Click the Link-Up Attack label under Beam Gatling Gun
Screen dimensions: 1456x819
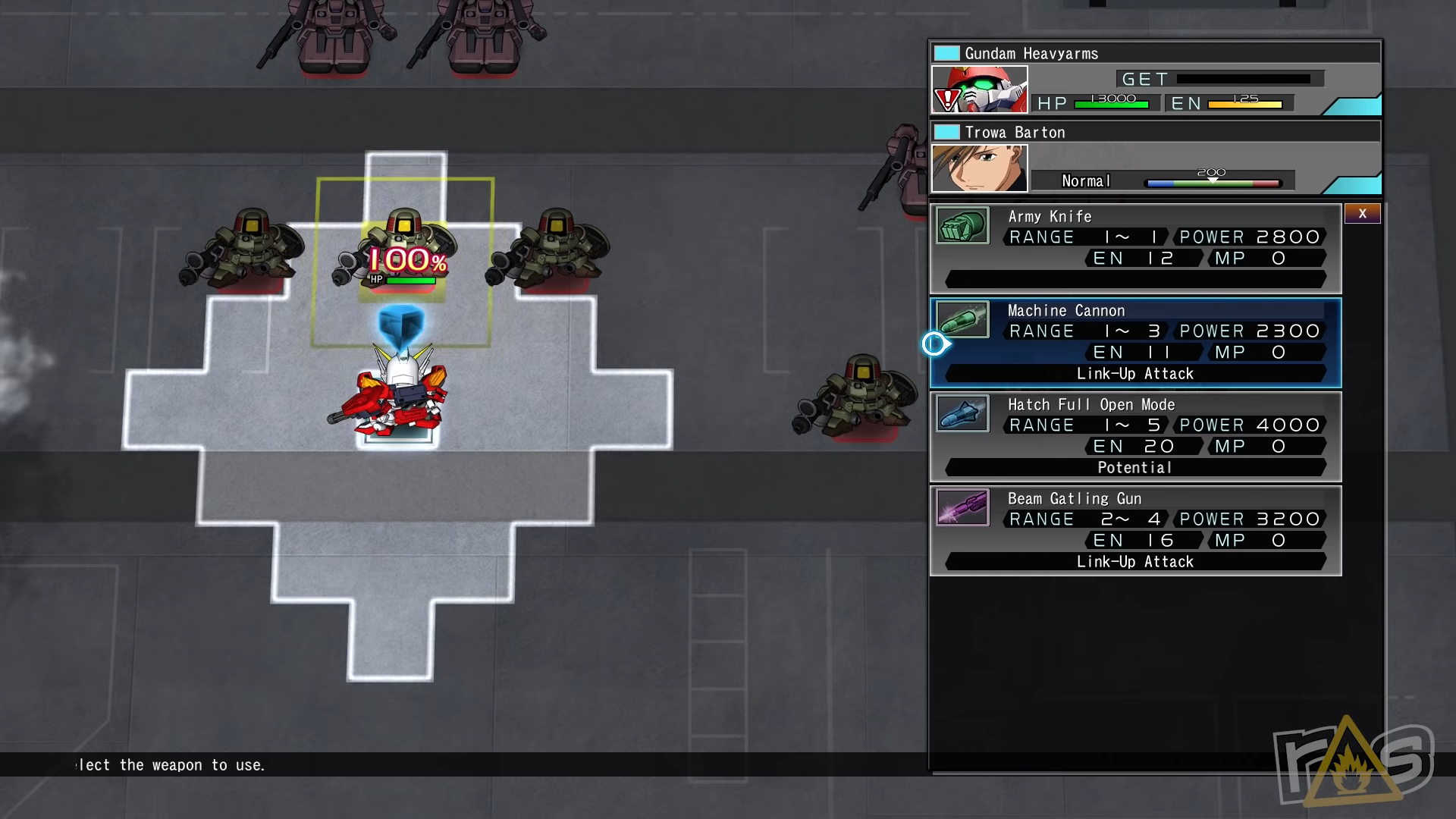(1134, 561)
